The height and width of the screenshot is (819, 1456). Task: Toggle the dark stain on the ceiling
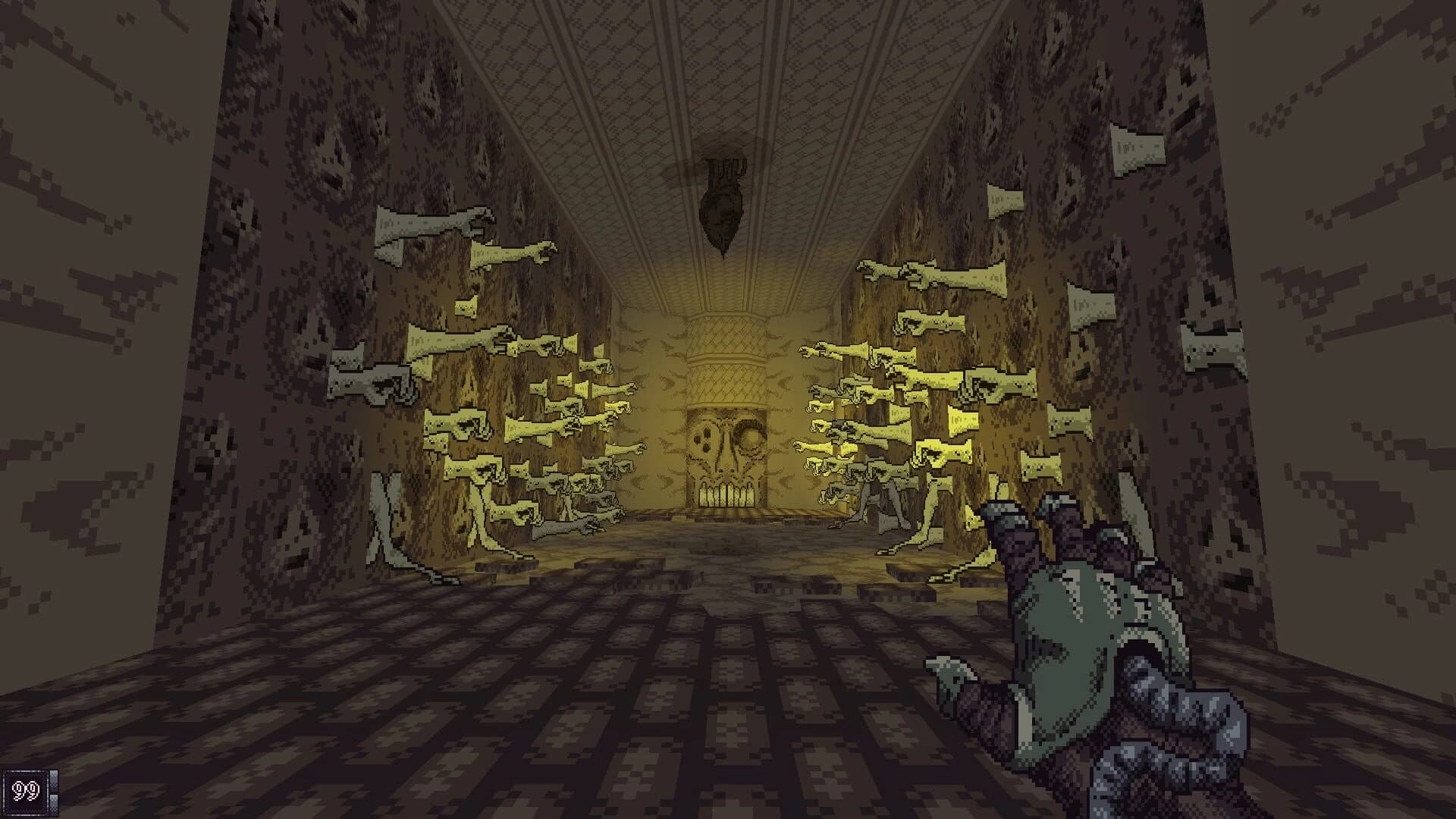tap(724, 136)
